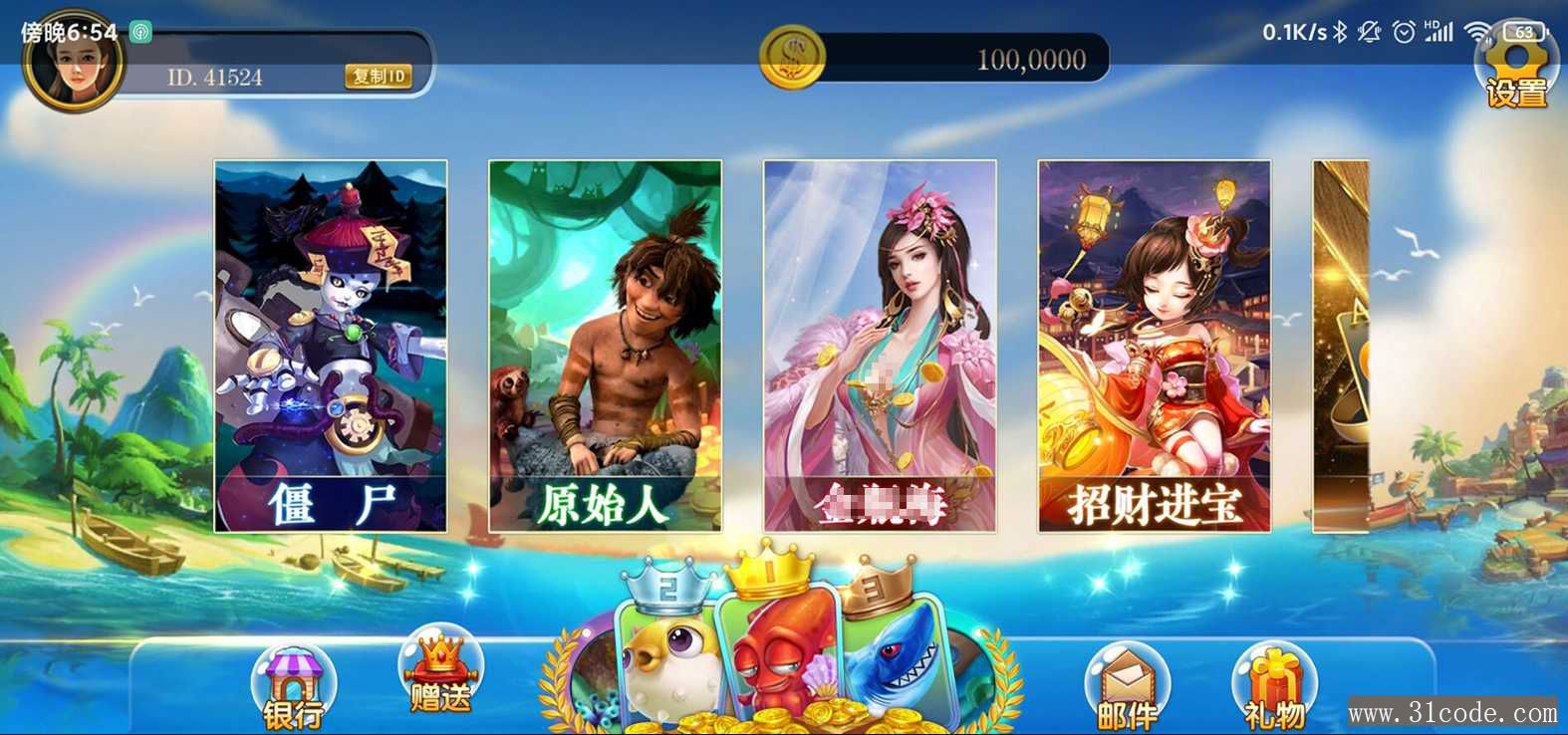
Task: Click the gold coin balance icon
Action: tap(792, 57)
